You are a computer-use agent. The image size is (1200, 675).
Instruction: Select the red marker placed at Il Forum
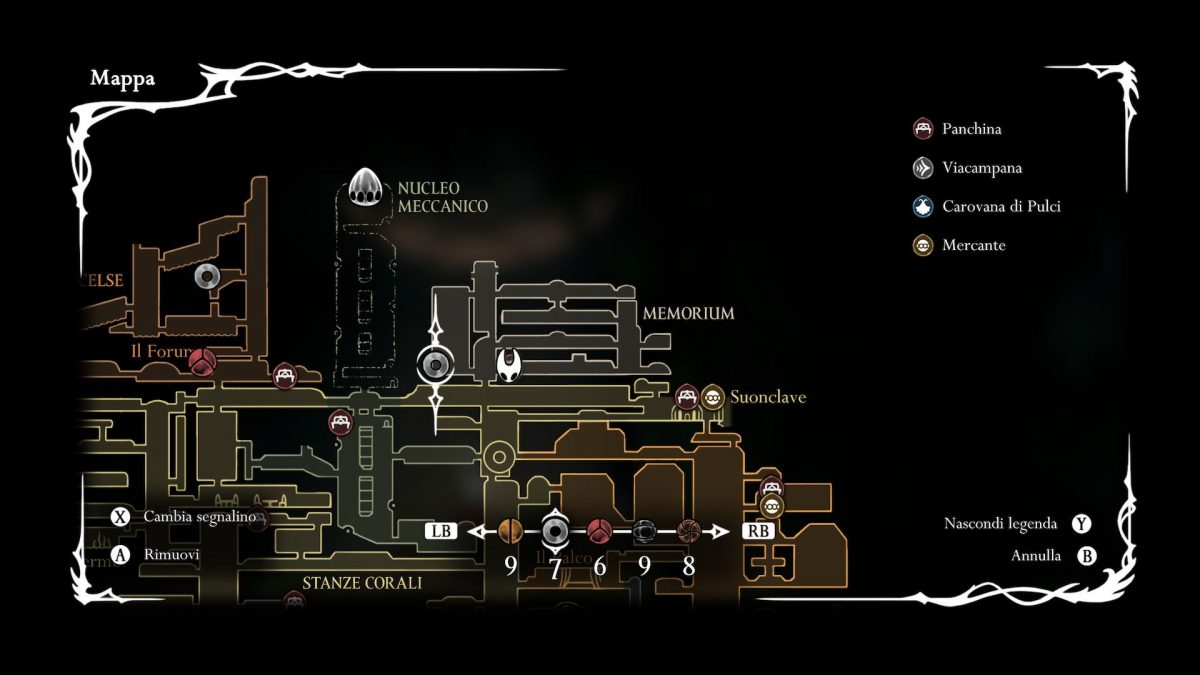point(203,360)
